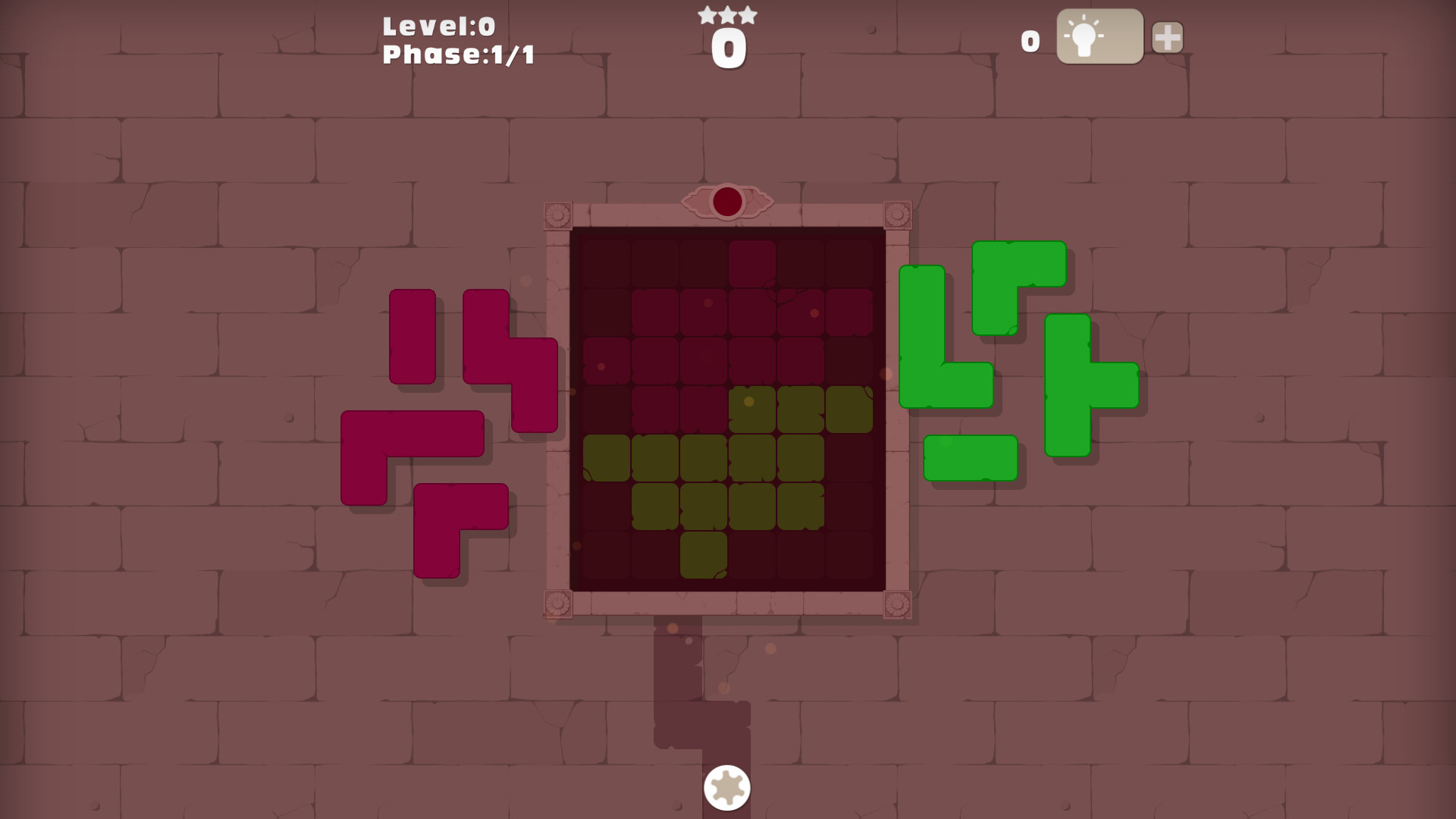Click the score number under the stars

[x=726, y=47]
